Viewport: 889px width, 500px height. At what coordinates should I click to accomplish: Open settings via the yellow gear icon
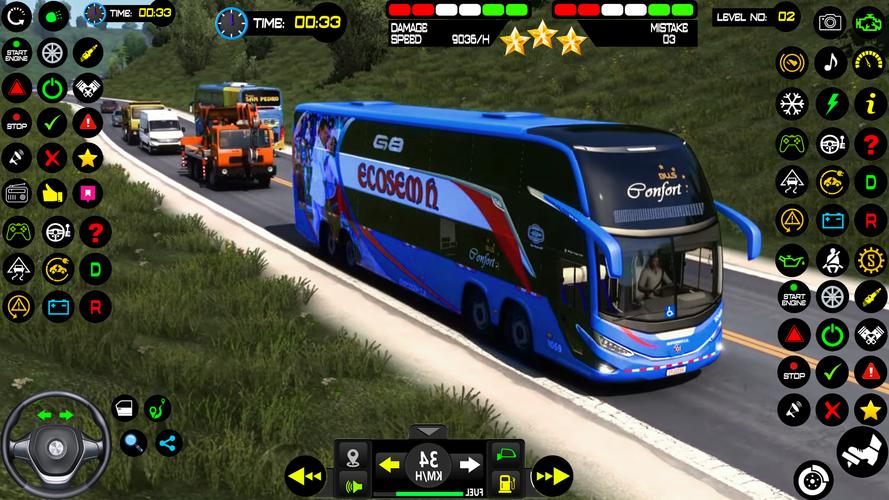pyautogui.click(x=867, y=260)
